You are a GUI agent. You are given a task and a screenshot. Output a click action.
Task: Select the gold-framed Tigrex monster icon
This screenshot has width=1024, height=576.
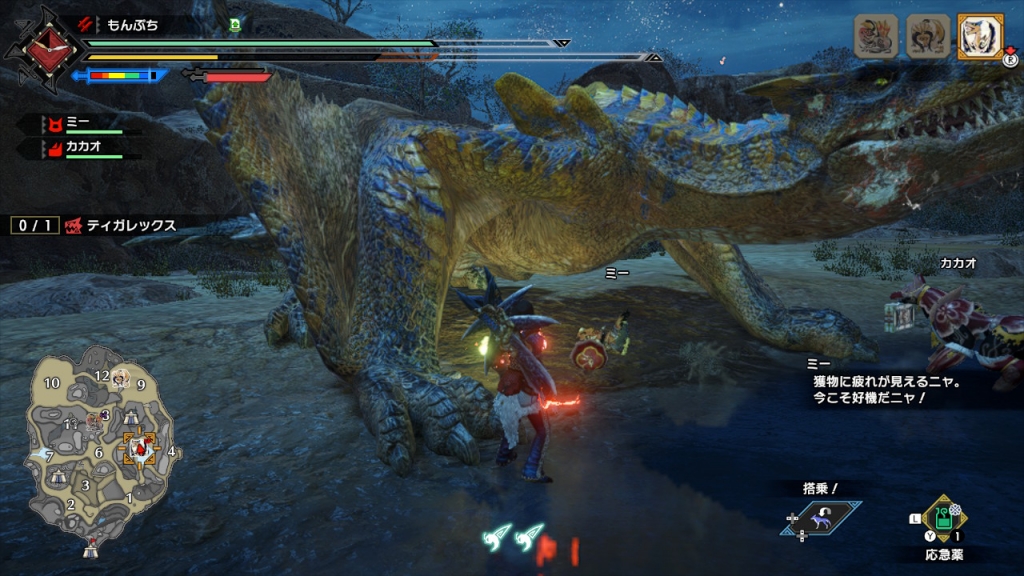pyautogui.click(x=980, y=37)
